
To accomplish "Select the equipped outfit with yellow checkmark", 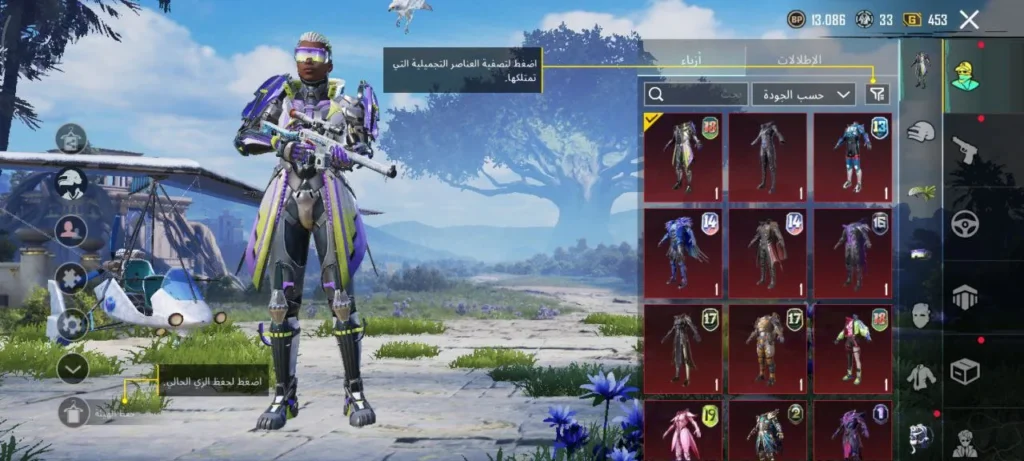I will (x=683, y=156).
